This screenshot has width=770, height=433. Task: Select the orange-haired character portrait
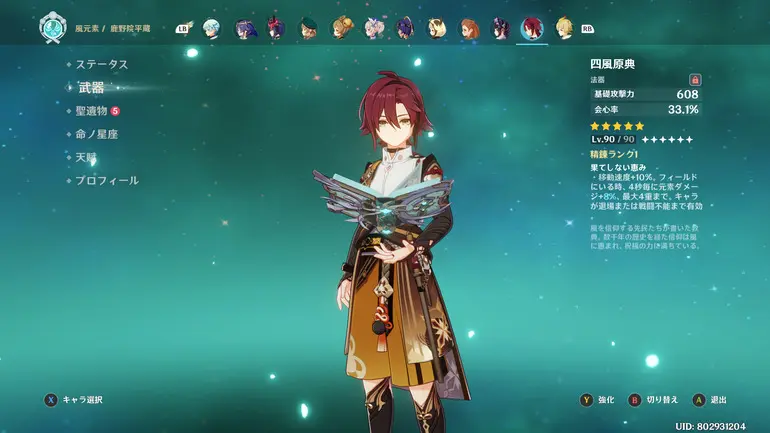click(x=469, y=28)
